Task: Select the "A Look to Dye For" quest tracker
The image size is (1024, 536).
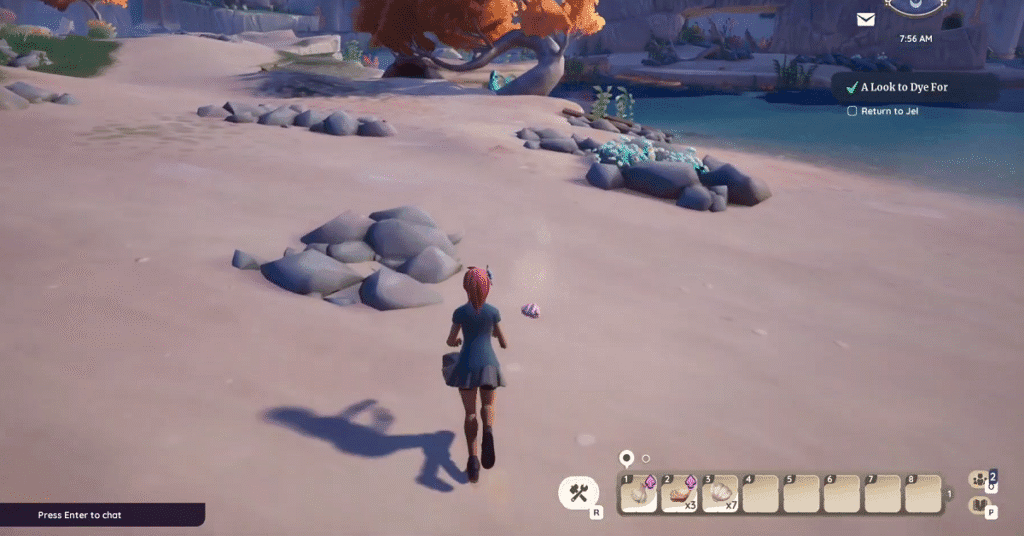Action: (904, 87)
